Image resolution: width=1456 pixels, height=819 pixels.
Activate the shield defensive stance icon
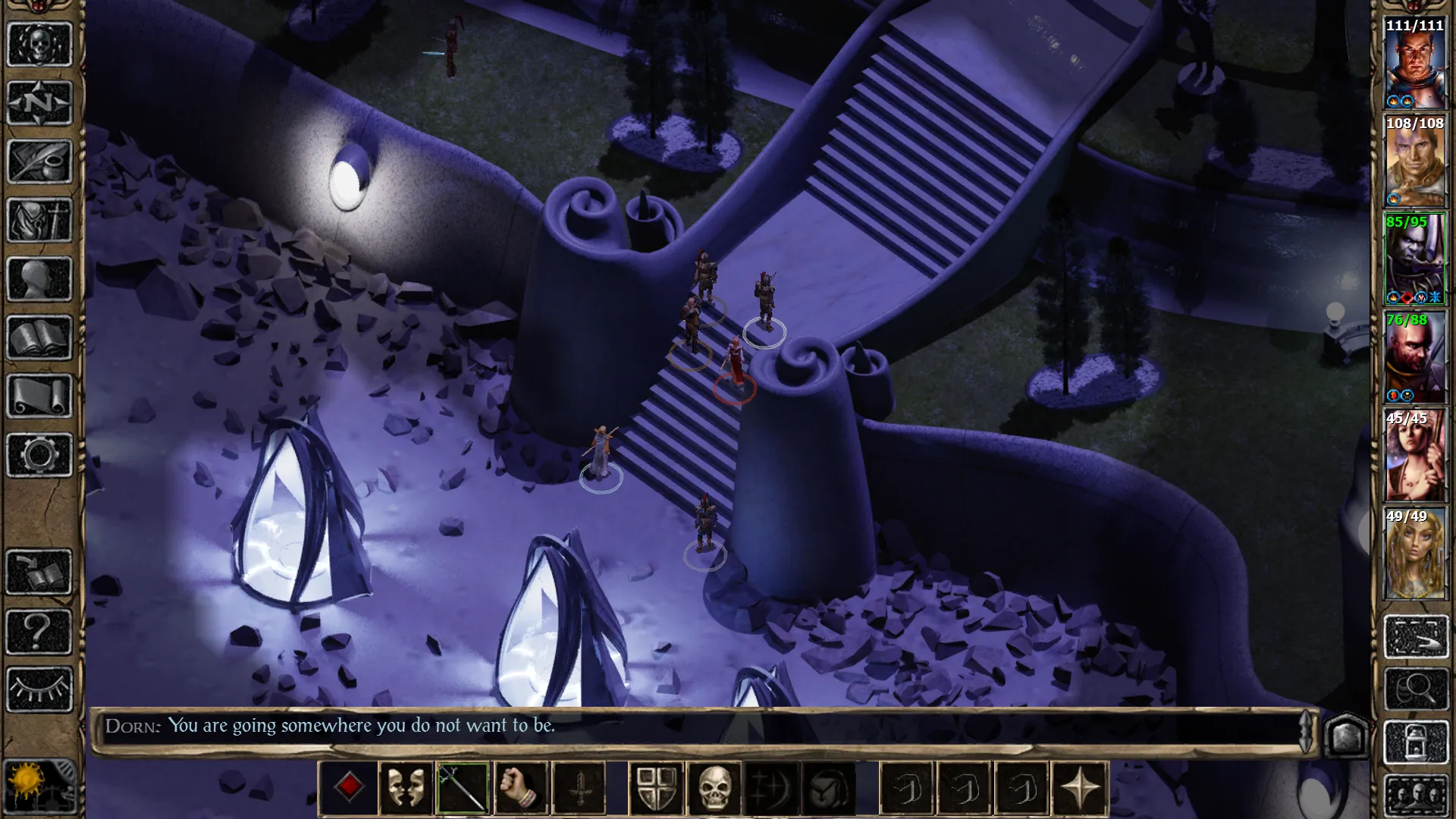[x=657, y=787]
